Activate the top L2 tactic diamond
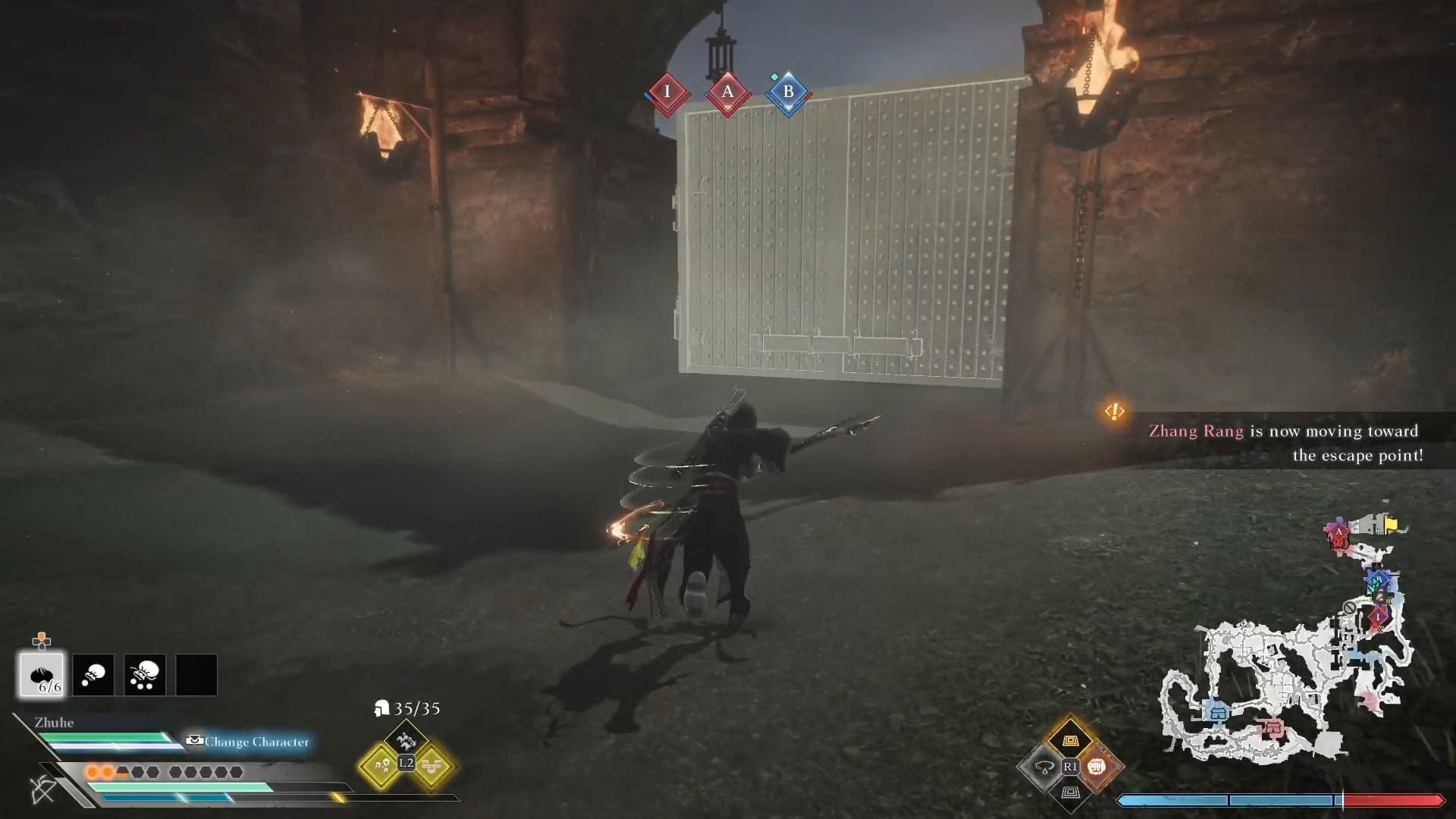This screenshot has width=1456, height=819. pyautogui.click(x=406, y=736)
